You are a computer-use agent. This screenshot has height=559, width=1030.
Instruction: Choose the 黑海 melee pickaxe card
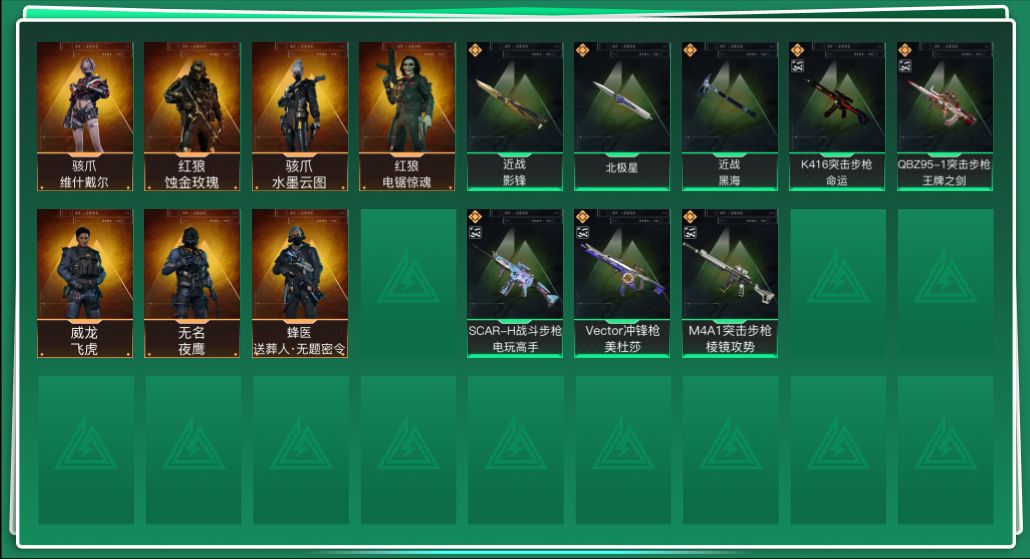click(730, 116)
